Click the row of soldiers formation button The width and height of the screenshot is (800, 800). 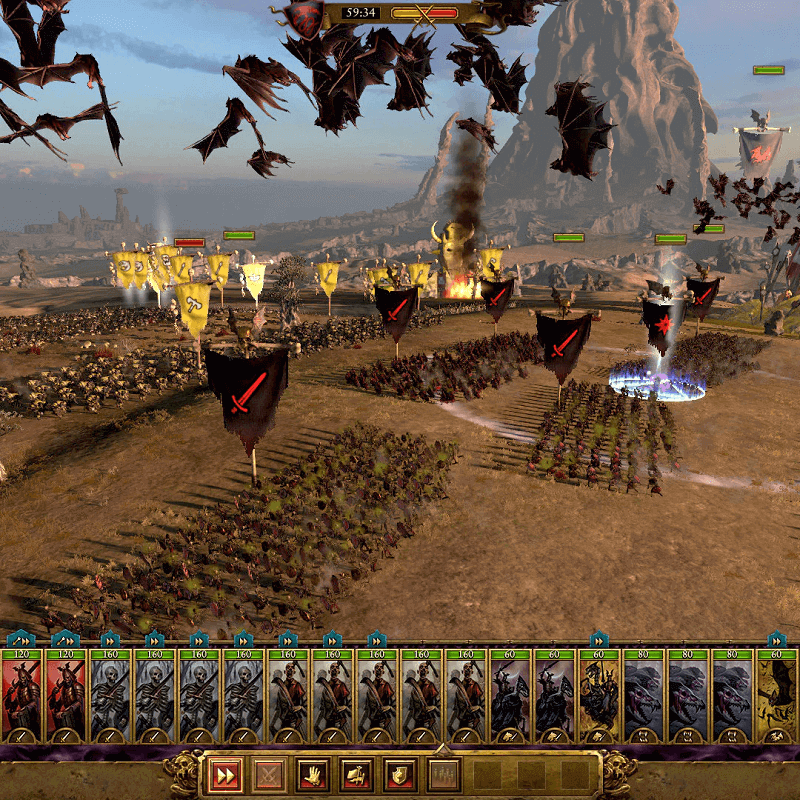pyautogui.click(x=443, y=774)
